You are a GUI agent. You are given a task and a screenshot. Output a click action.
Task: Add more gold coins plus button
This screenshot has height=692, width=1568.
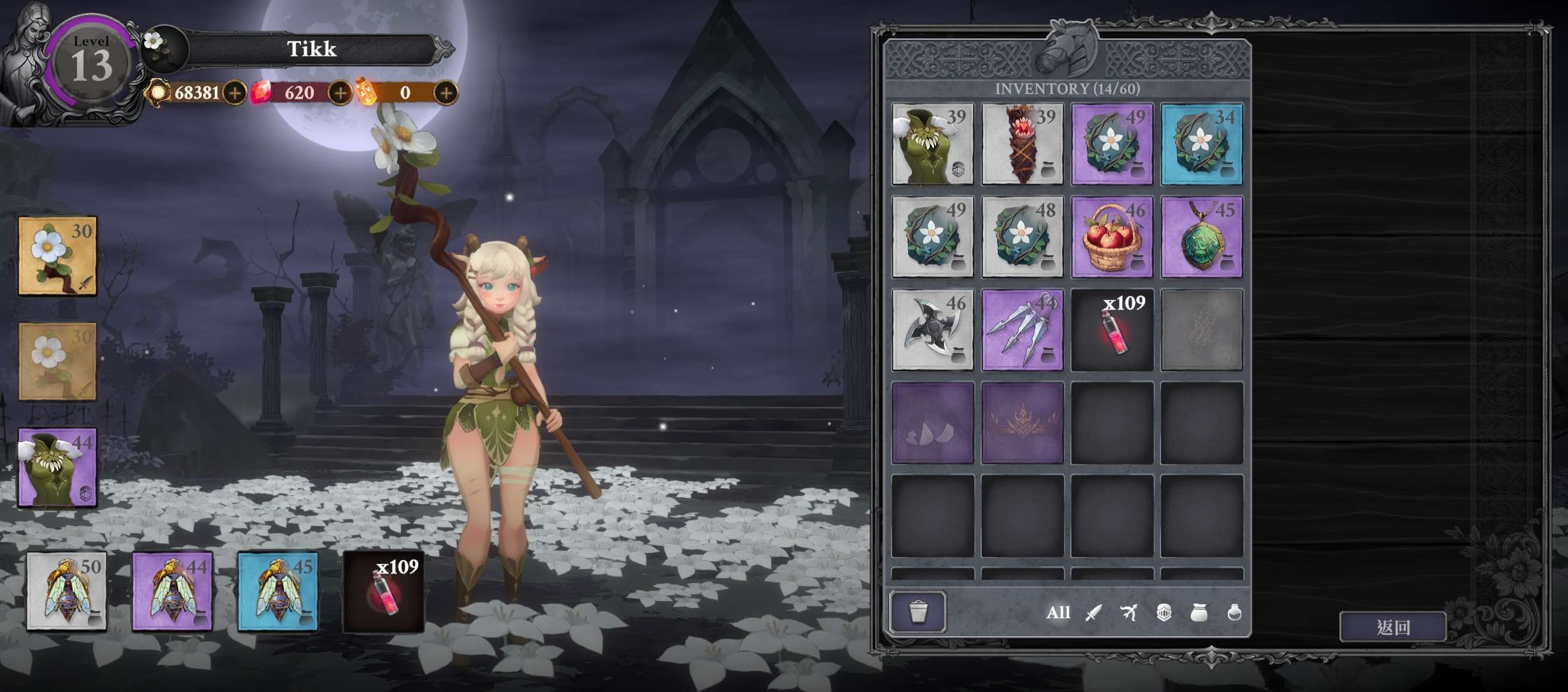235,93
